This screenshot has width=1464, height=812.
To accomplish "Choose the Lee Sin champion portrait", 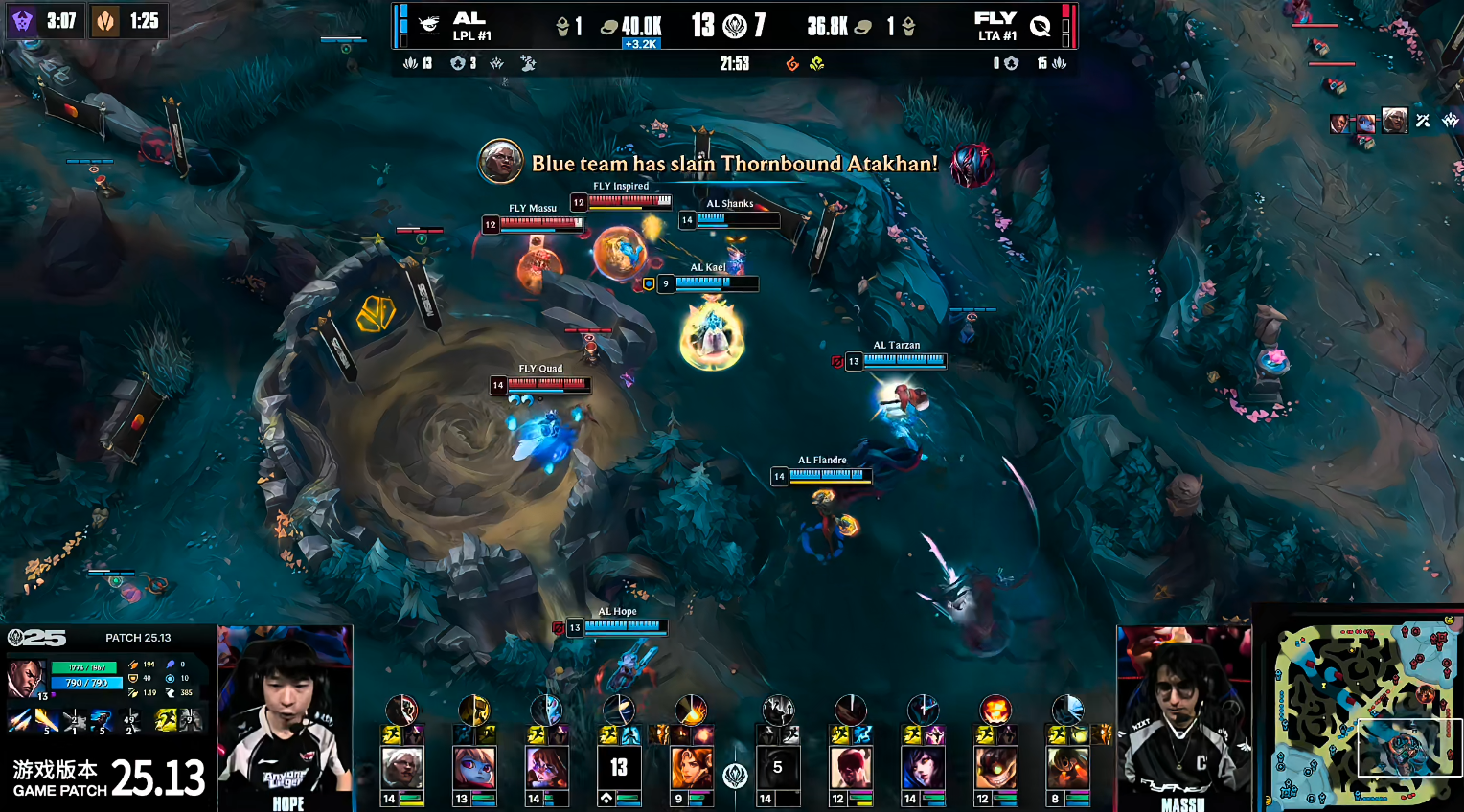I will tap(850, 768).
